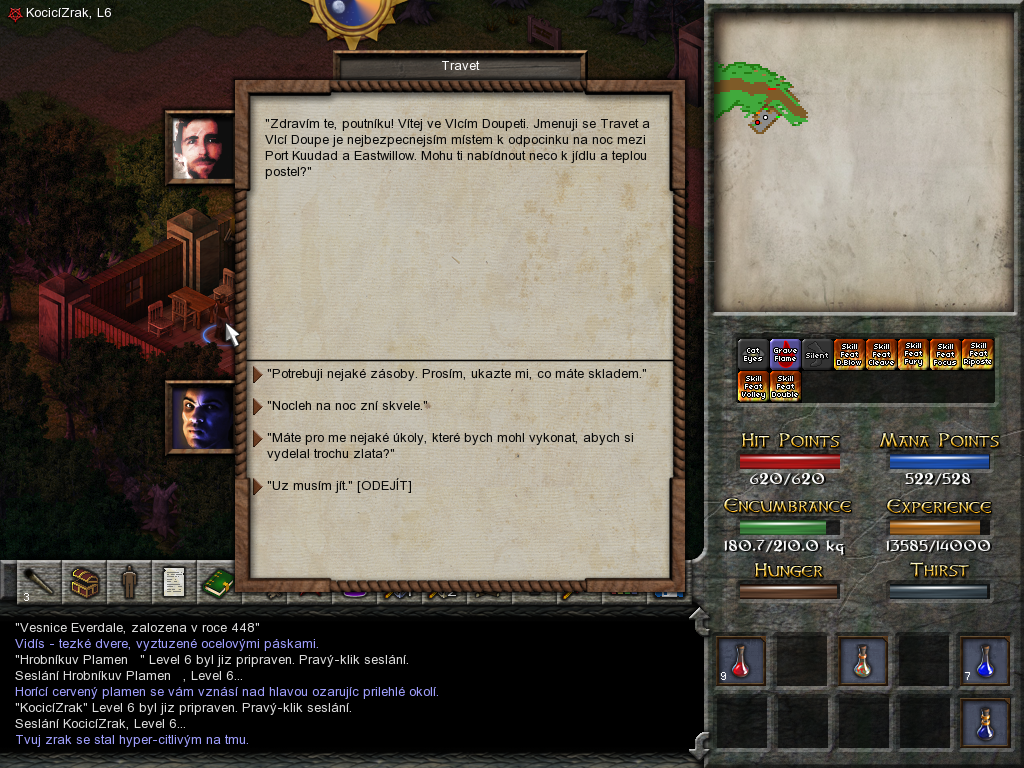
Task: Click the Grave Flame effect icon
Action: (785, 354)
